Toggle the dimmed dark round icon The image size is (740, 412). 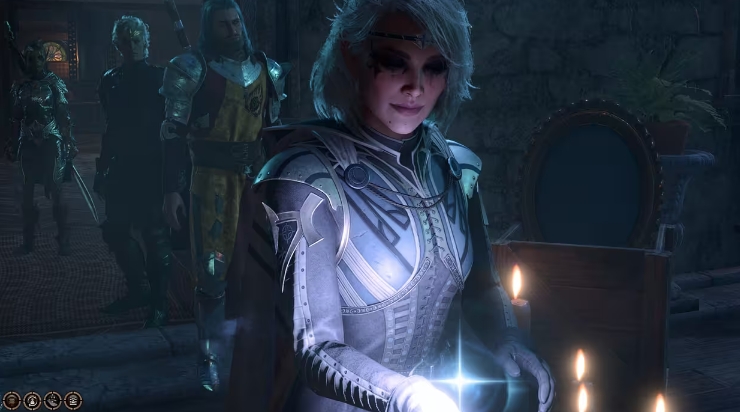[12, 401]
